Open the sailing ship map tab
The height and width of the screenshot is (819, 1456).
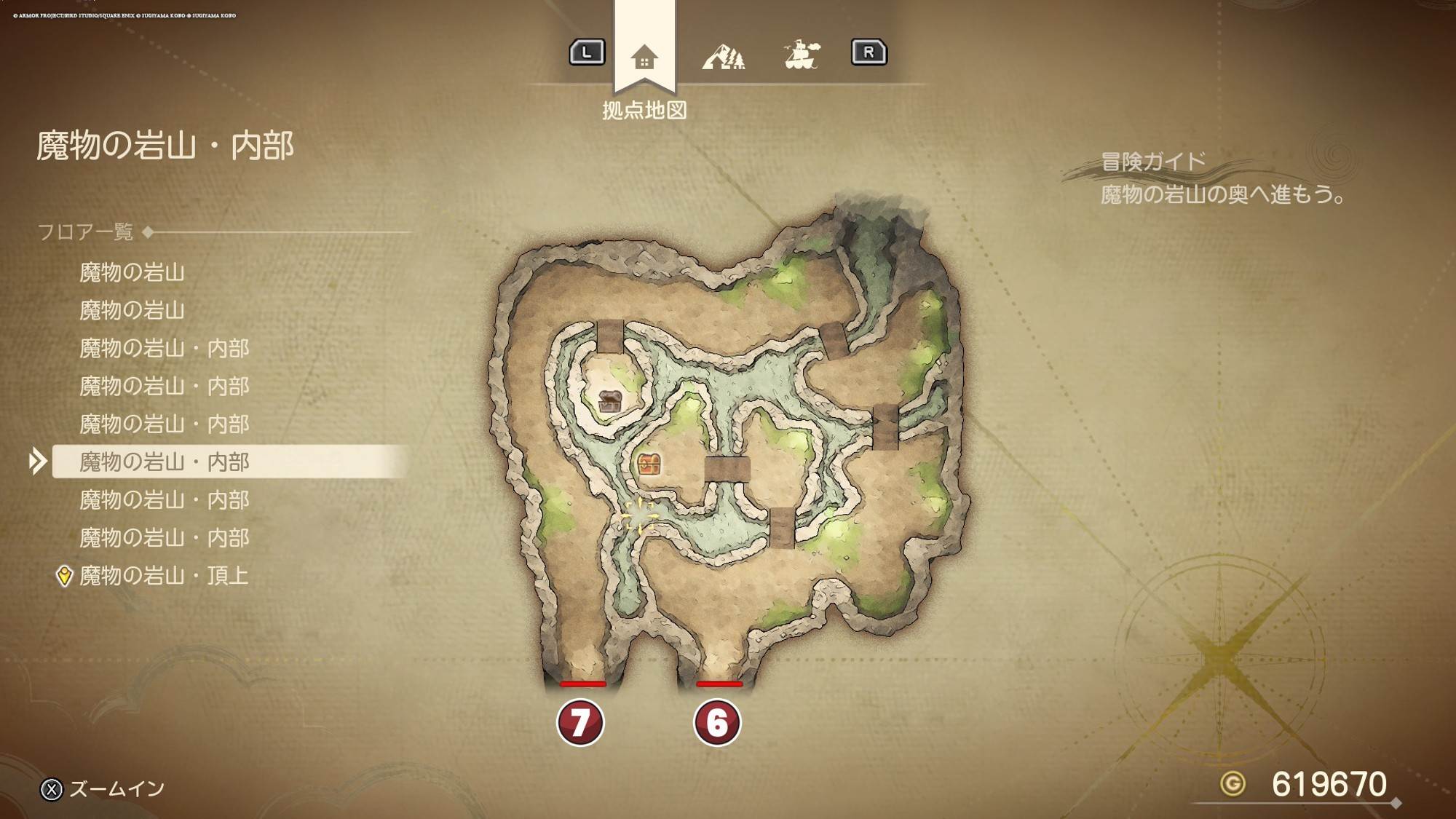pyautogui.click(x=802, y=55)
